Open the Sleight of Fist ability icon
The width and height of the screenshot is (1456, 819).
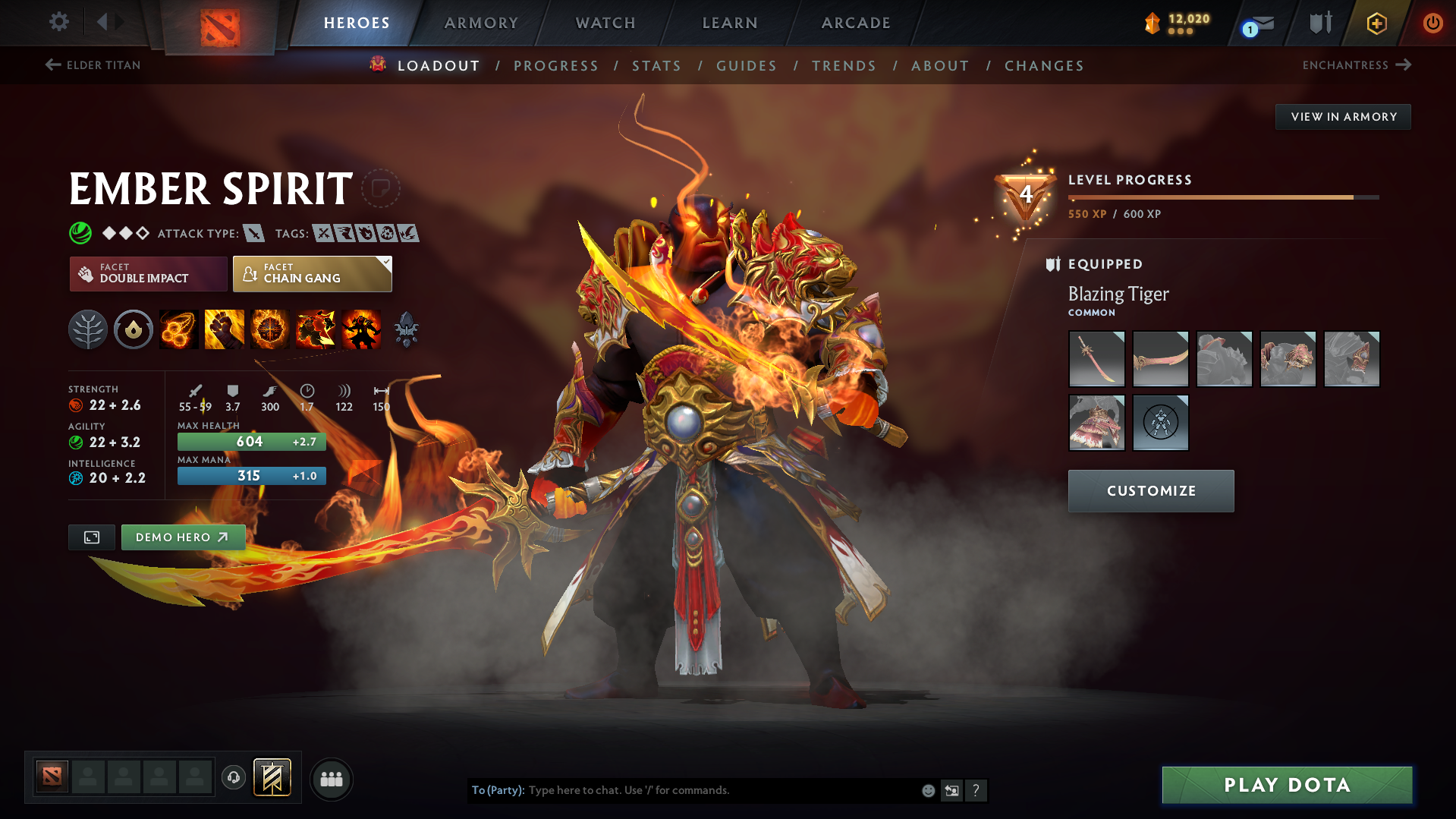[224, 329]
